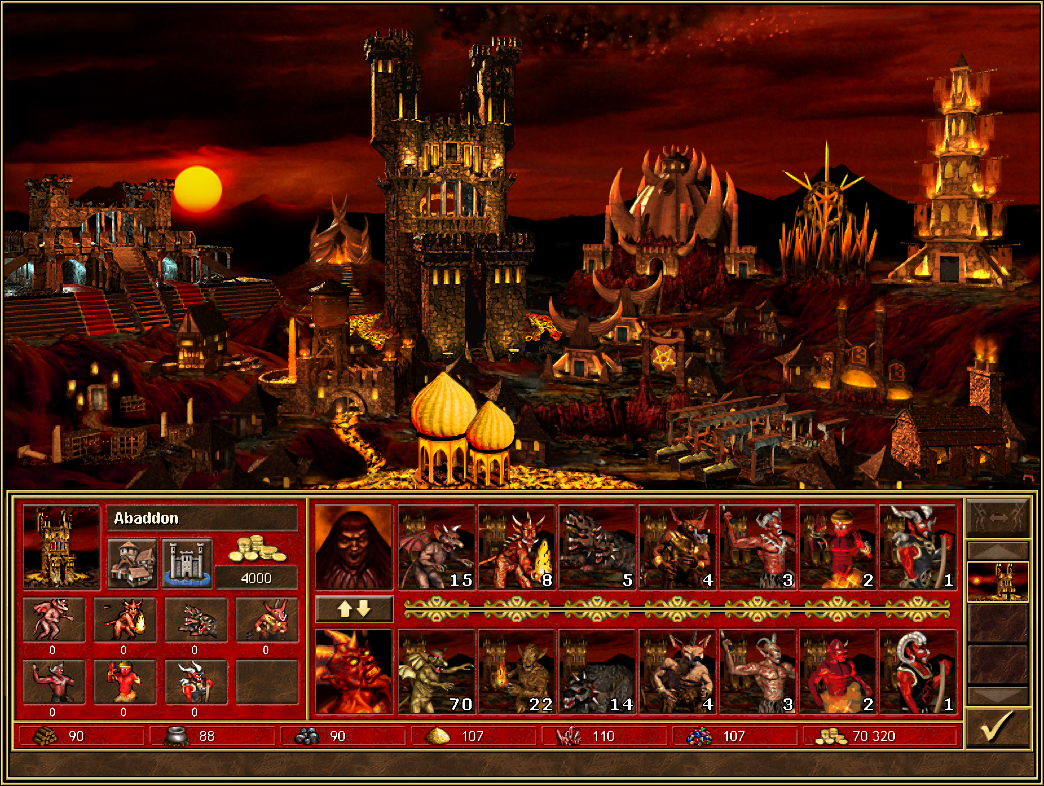Select the garrison stack of 15 Imps
The image size is (1044, 786).
click(437, 547)
